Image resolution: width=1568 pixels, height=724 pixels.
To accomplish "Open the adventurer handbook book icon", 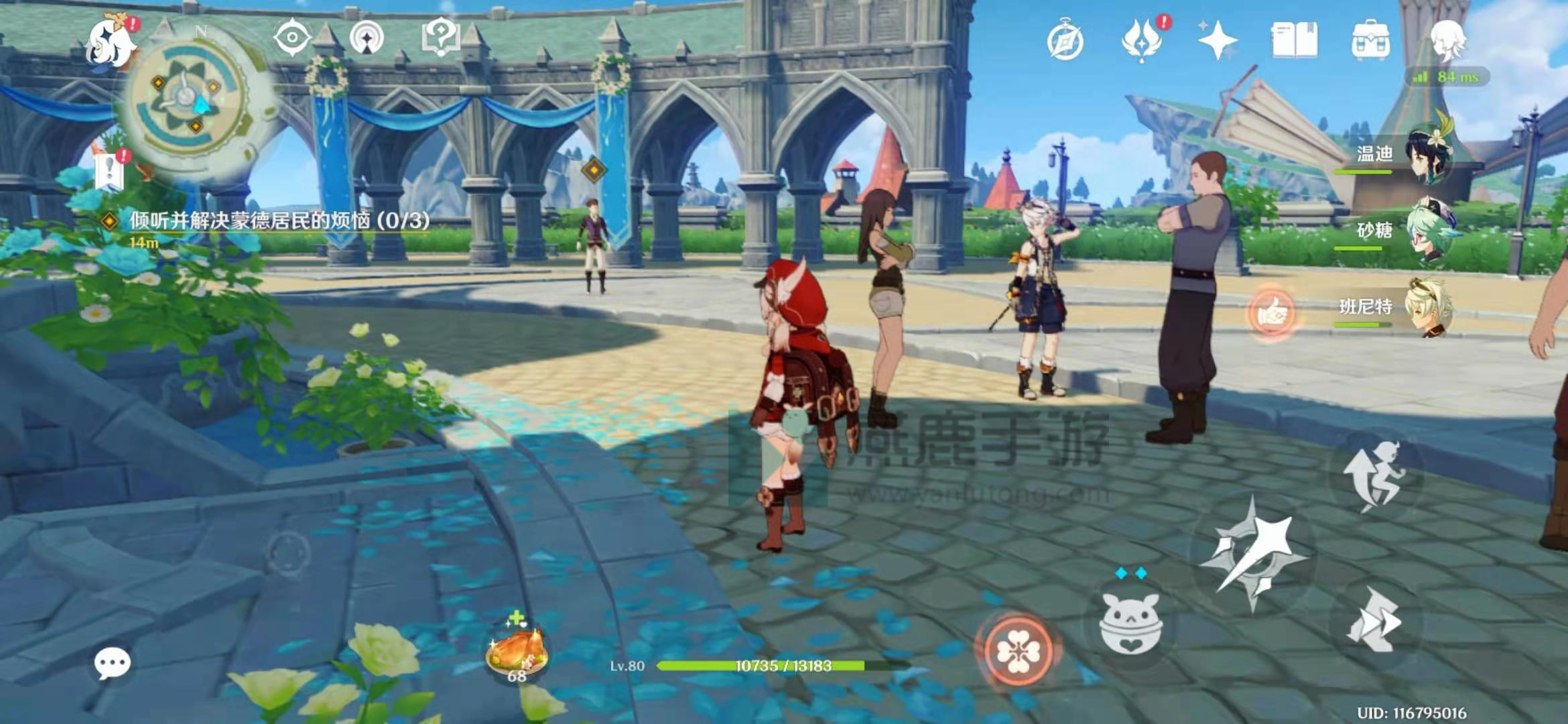I will 1295,40.
